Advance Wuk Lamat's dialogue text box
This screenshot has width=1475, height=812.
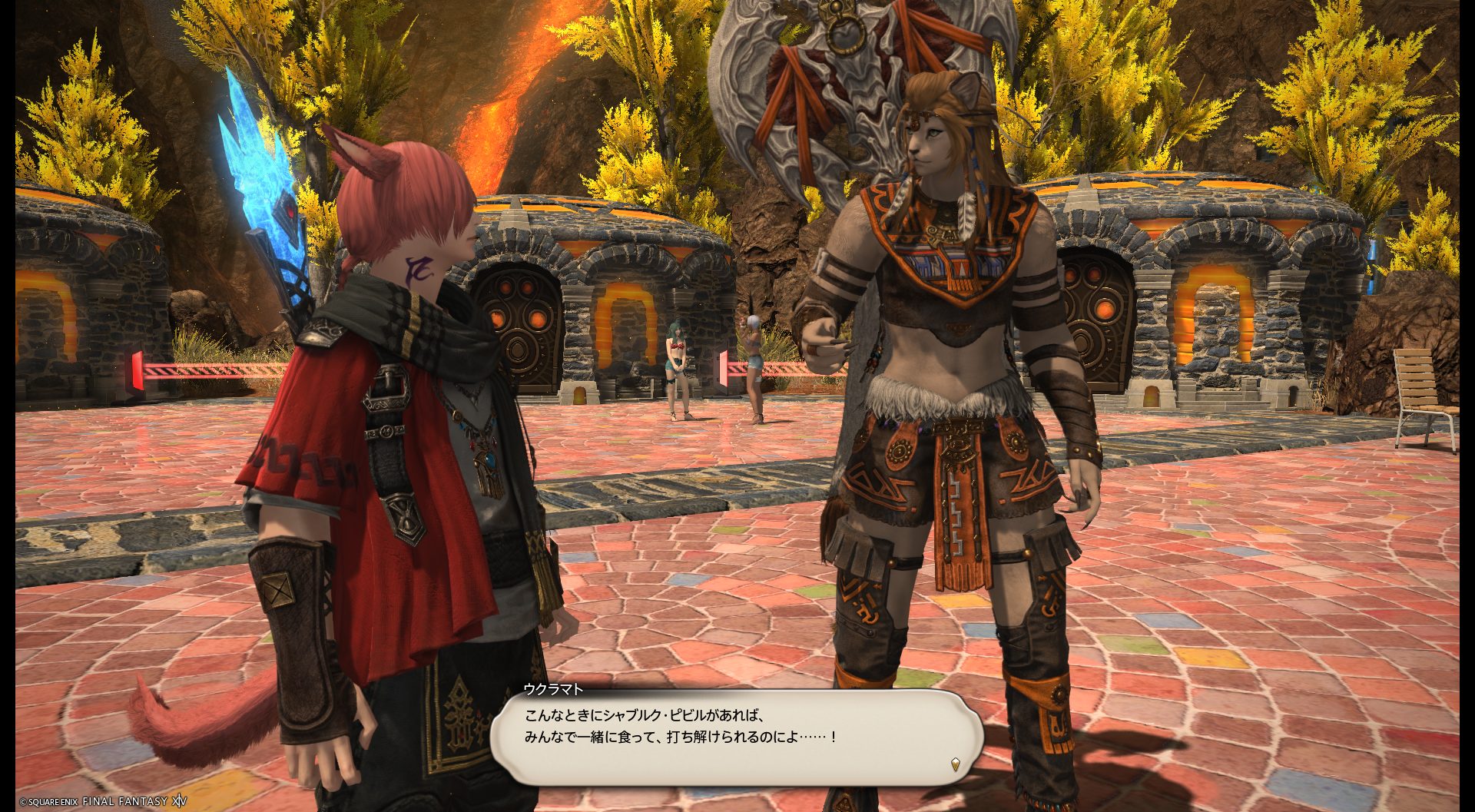tap(736, 736)
